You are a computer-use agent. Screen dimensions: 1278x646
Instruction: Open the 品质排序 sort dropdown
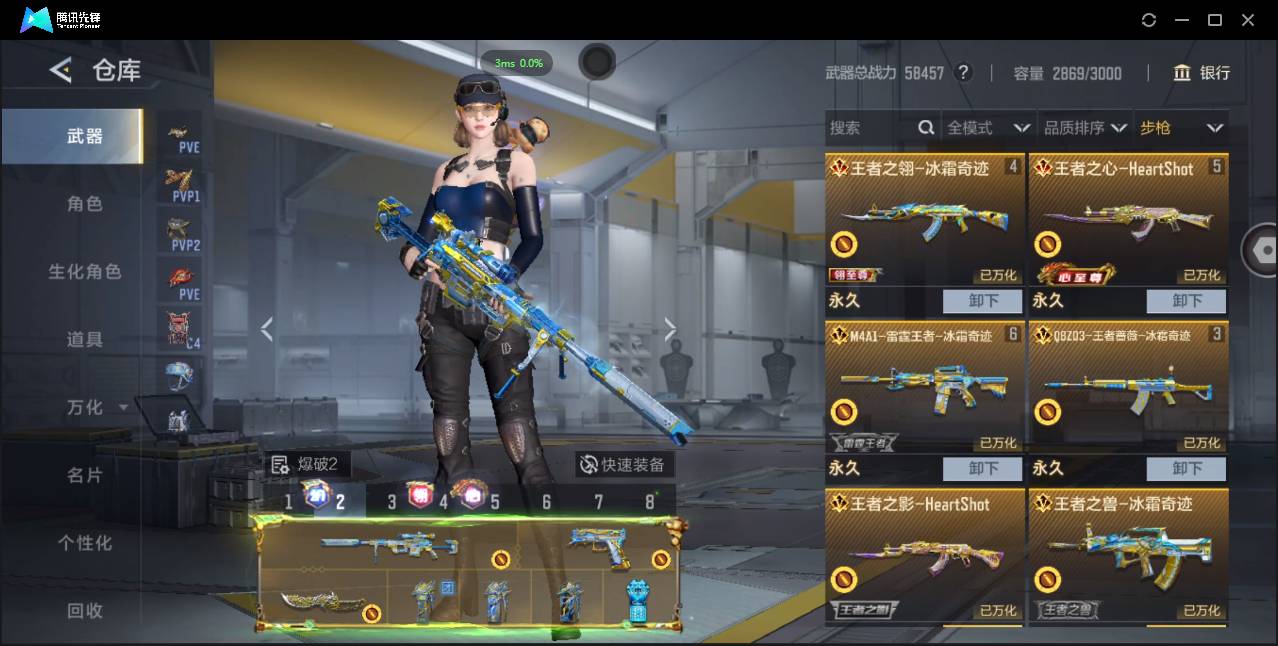[1085, 128]
